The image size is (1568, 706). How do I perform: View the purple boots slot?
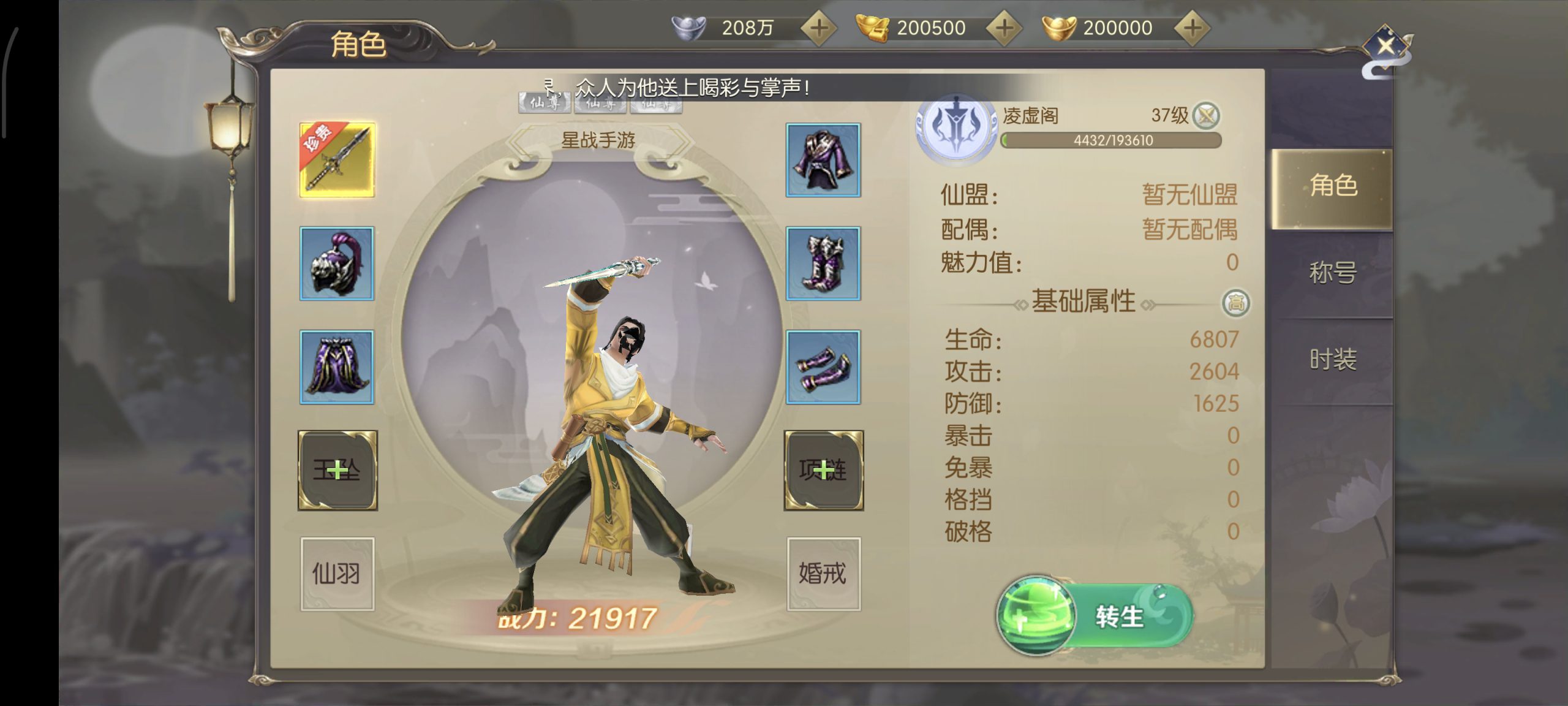[x=823, y=264]
